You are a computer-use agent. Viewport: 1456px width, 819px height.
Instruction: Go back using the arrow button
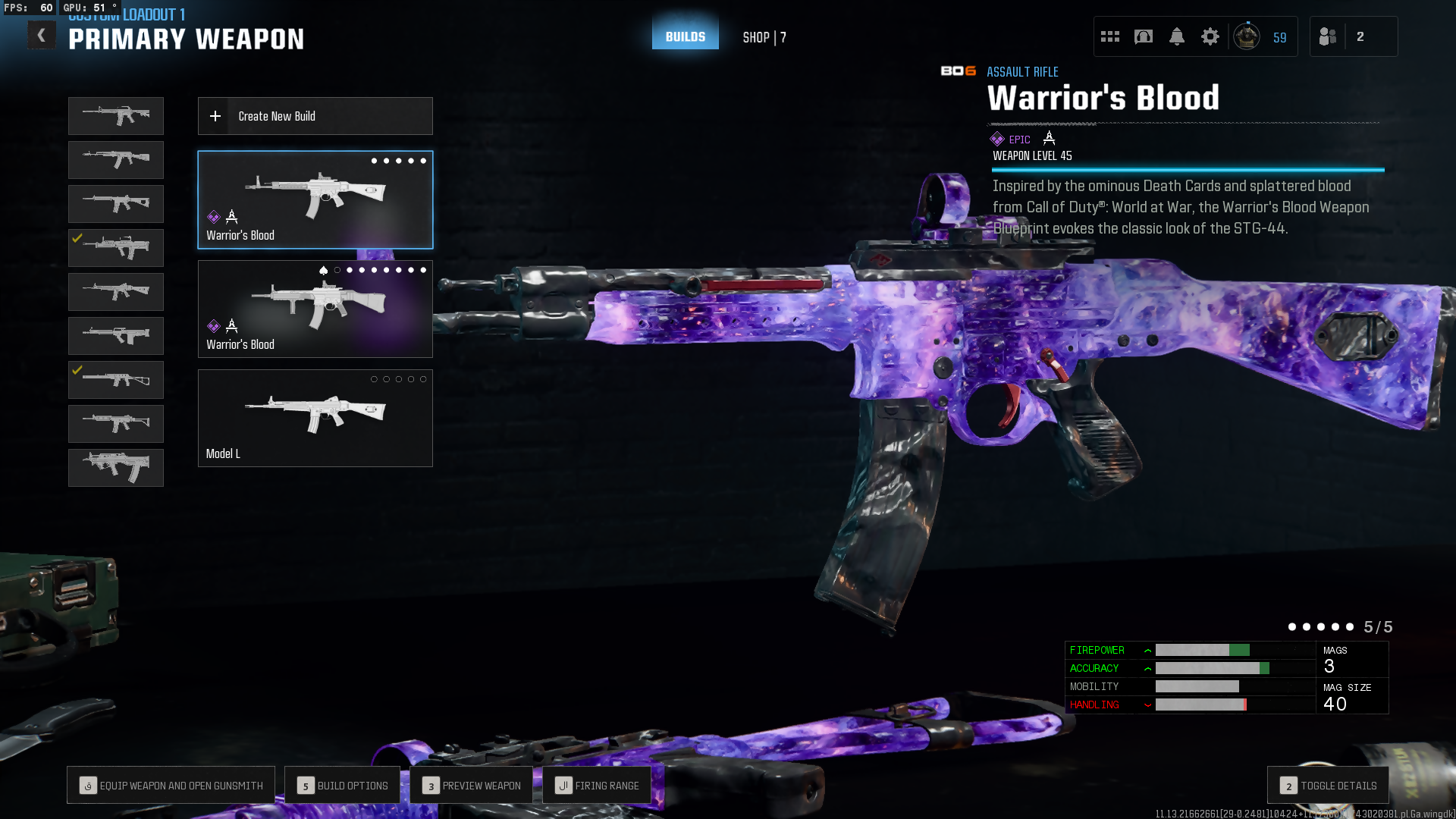pos(42,36)
